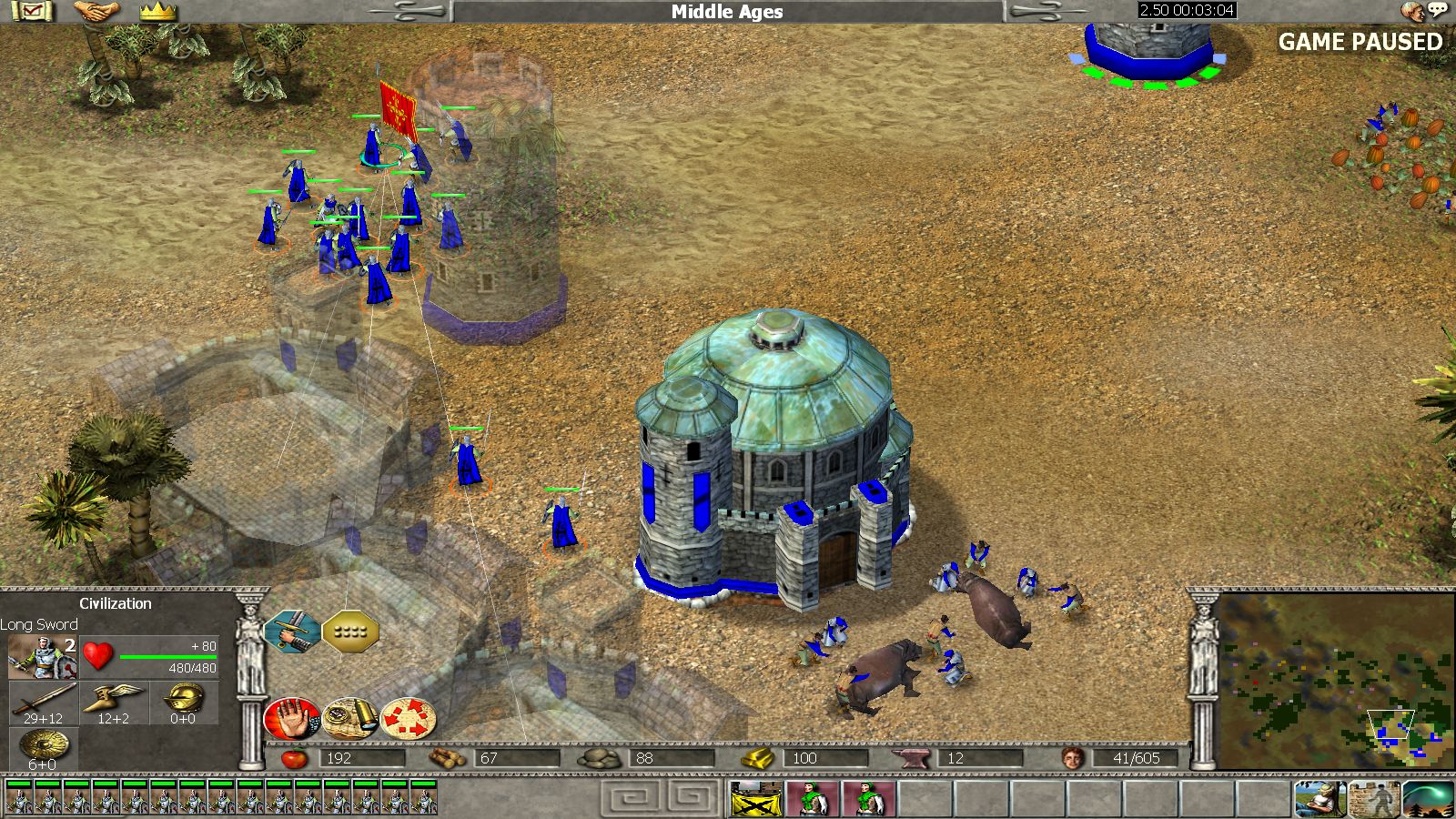Click the gold crown icon

coord(157,11)
